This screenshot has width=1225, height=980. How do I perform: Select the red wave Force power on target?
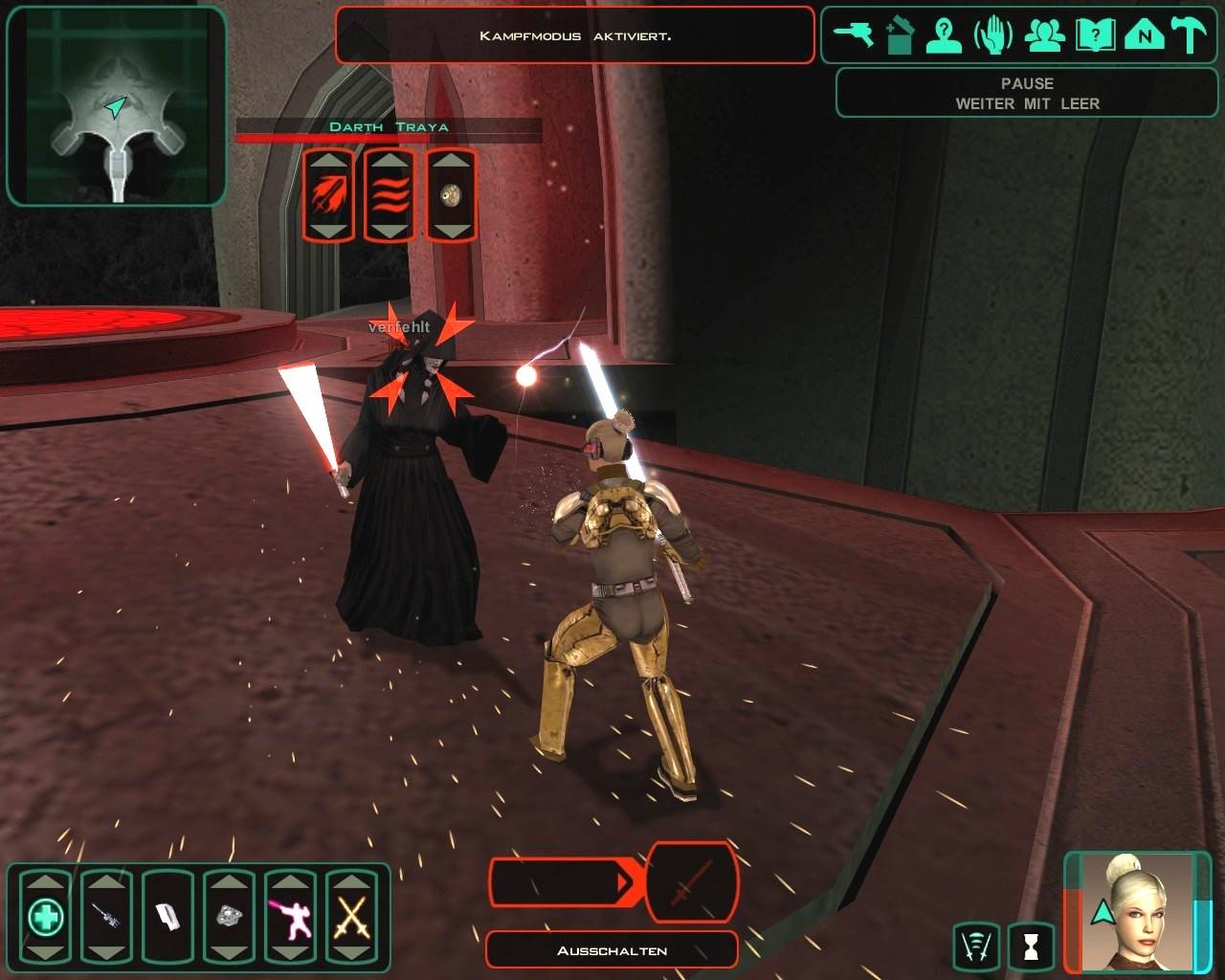tap(390, 195)
